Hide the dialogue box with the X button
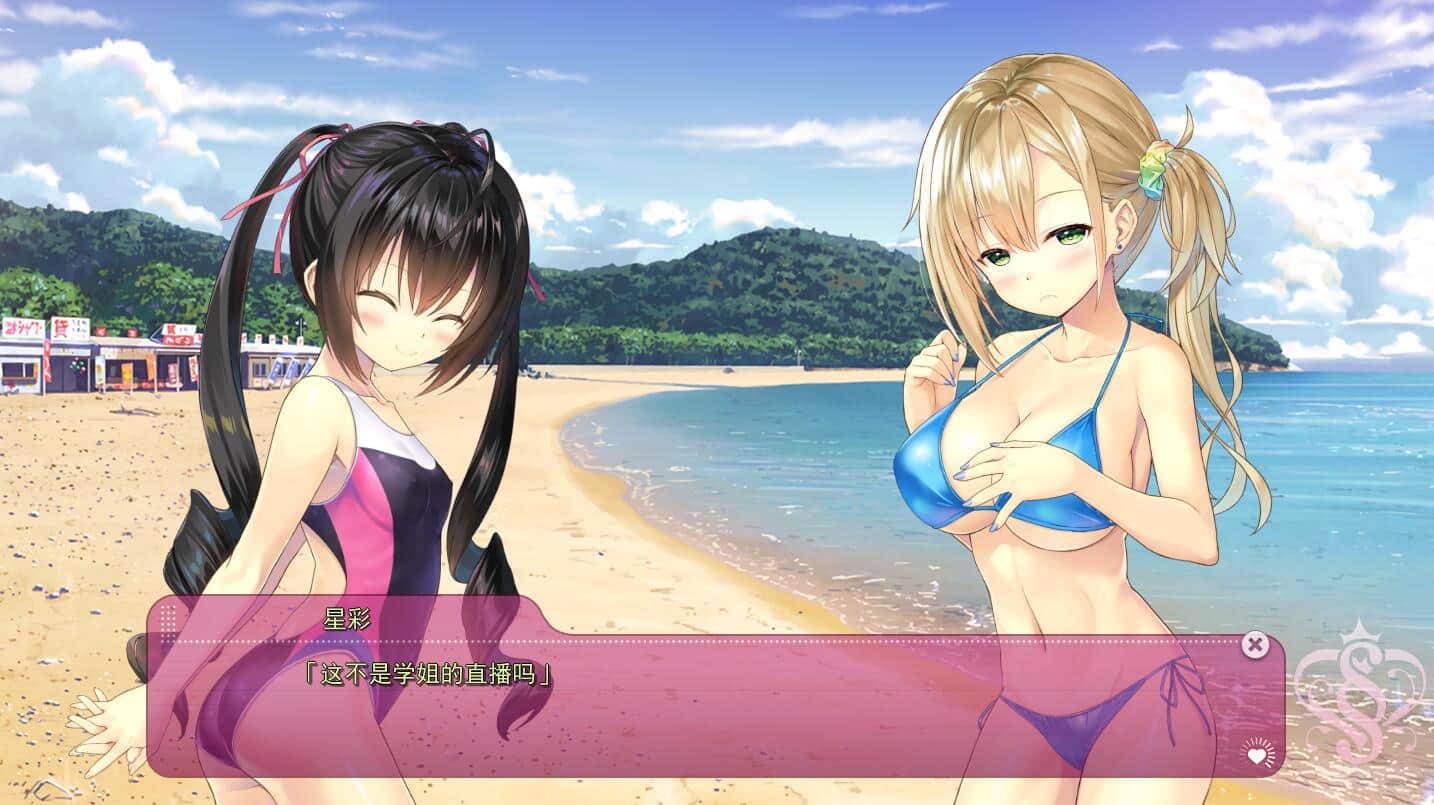Image resolution: width=1434 pixels, height=805 pixels. click(x=1255, y=645)
